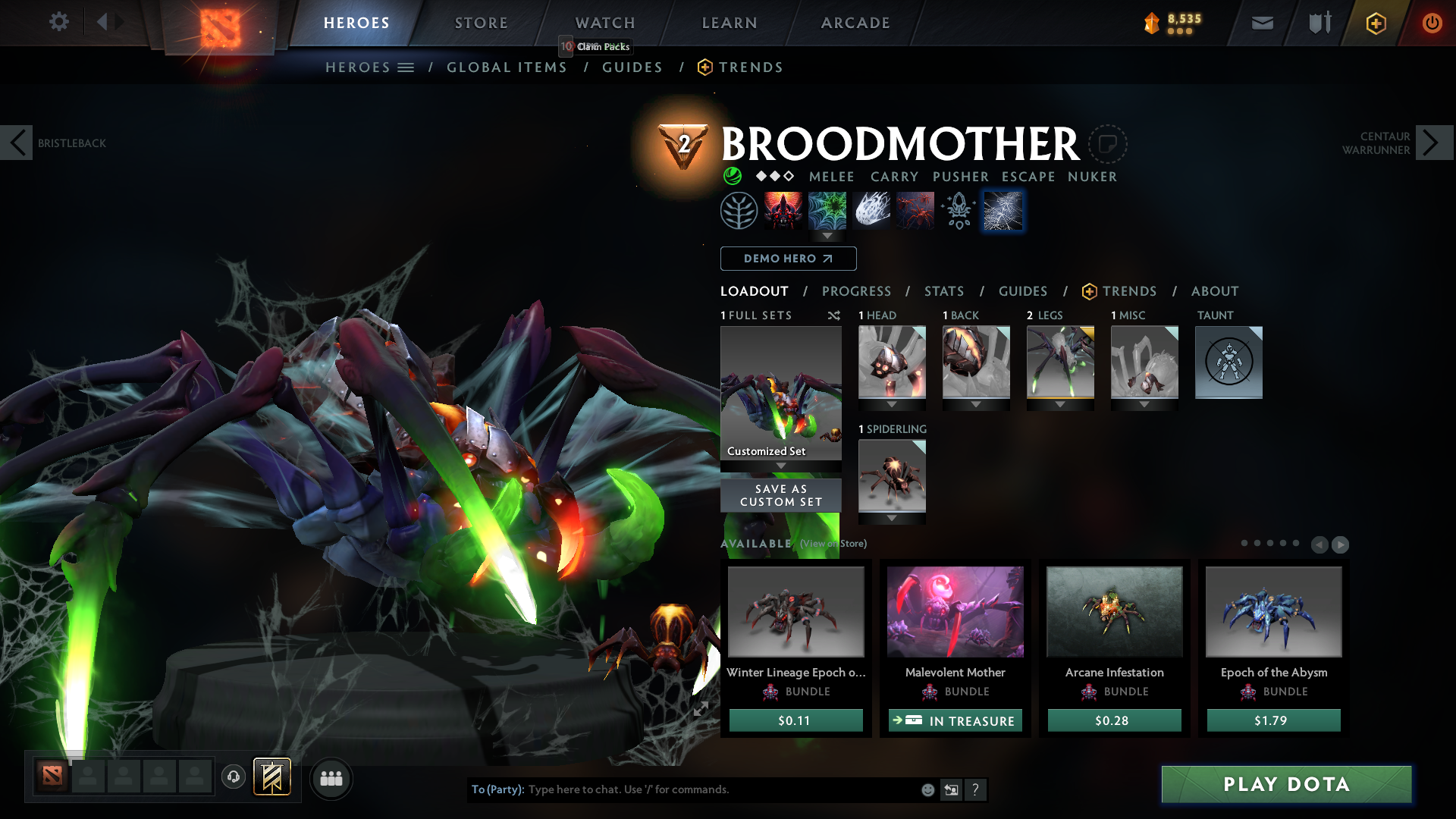Toggle the HEROES hamburger list view
This screenshot has width=1456, height=819.
pyautogui.click(x=407, y=67)
